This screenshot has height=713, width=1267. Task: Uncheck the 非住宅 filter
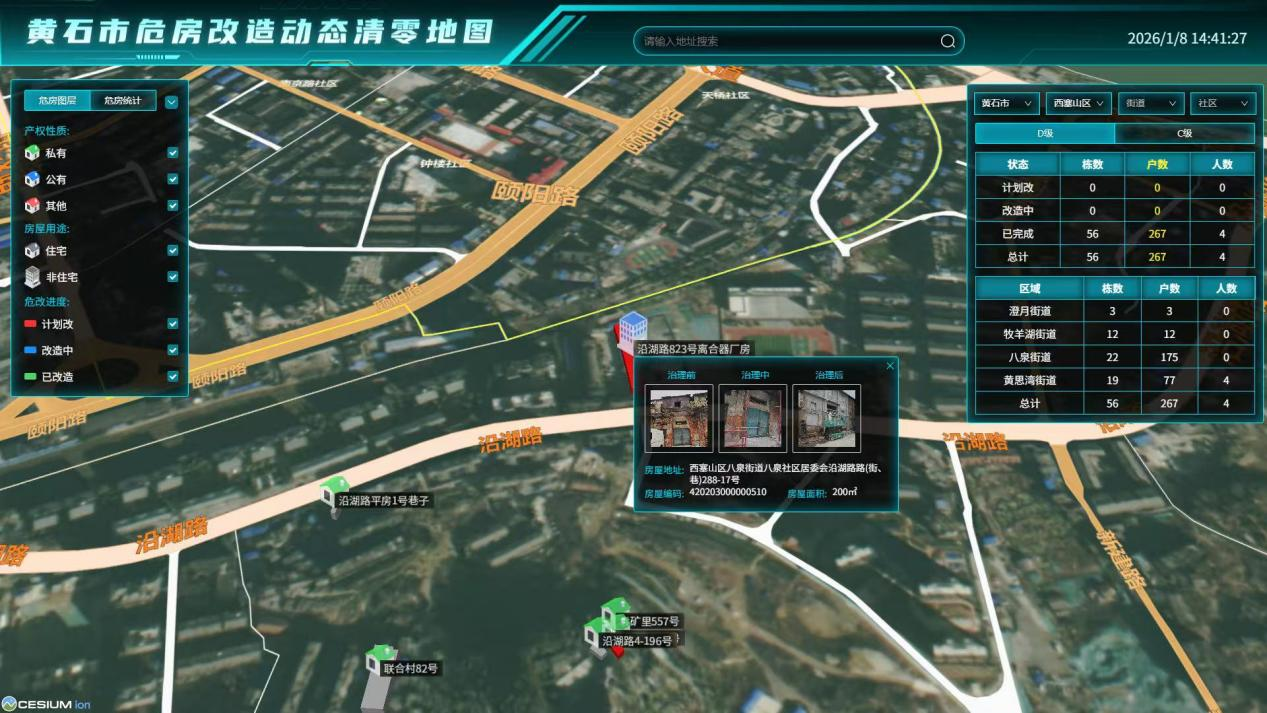pyautogui.click(x=173, y=277)
